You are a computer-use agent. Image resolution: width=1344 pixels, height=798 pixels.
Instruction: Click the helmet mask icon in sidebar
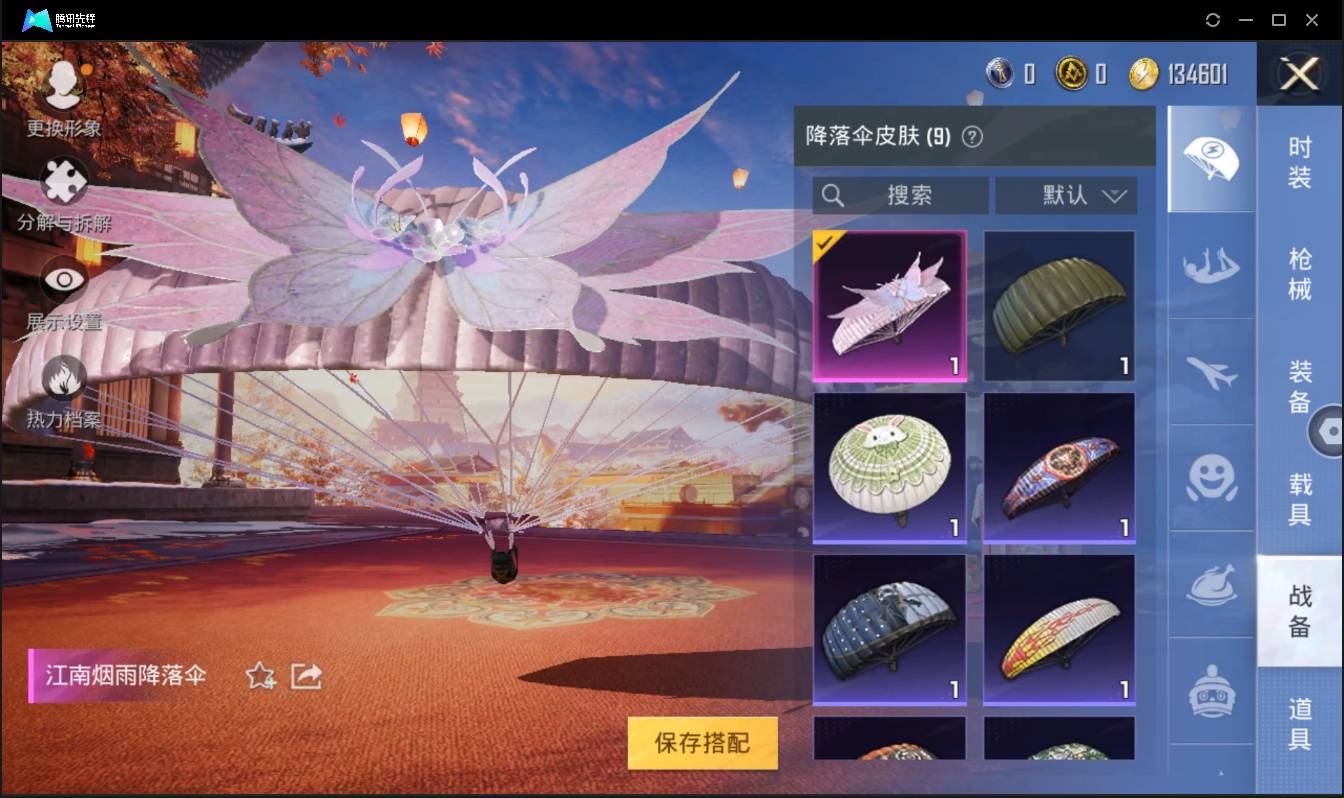pos(1211,690)
